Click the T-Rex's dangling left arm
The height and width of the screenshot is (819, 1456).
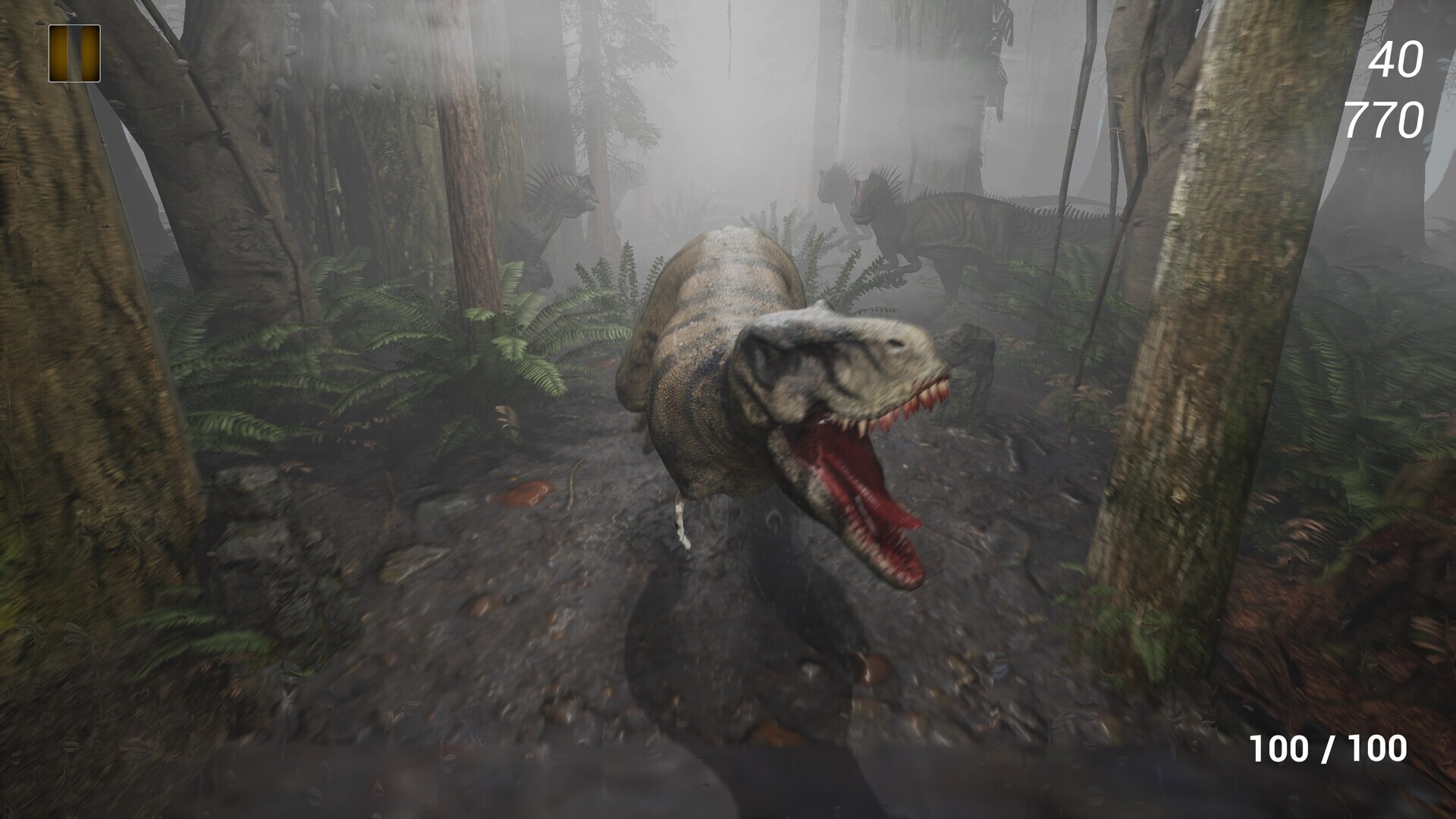pos(682,523)
